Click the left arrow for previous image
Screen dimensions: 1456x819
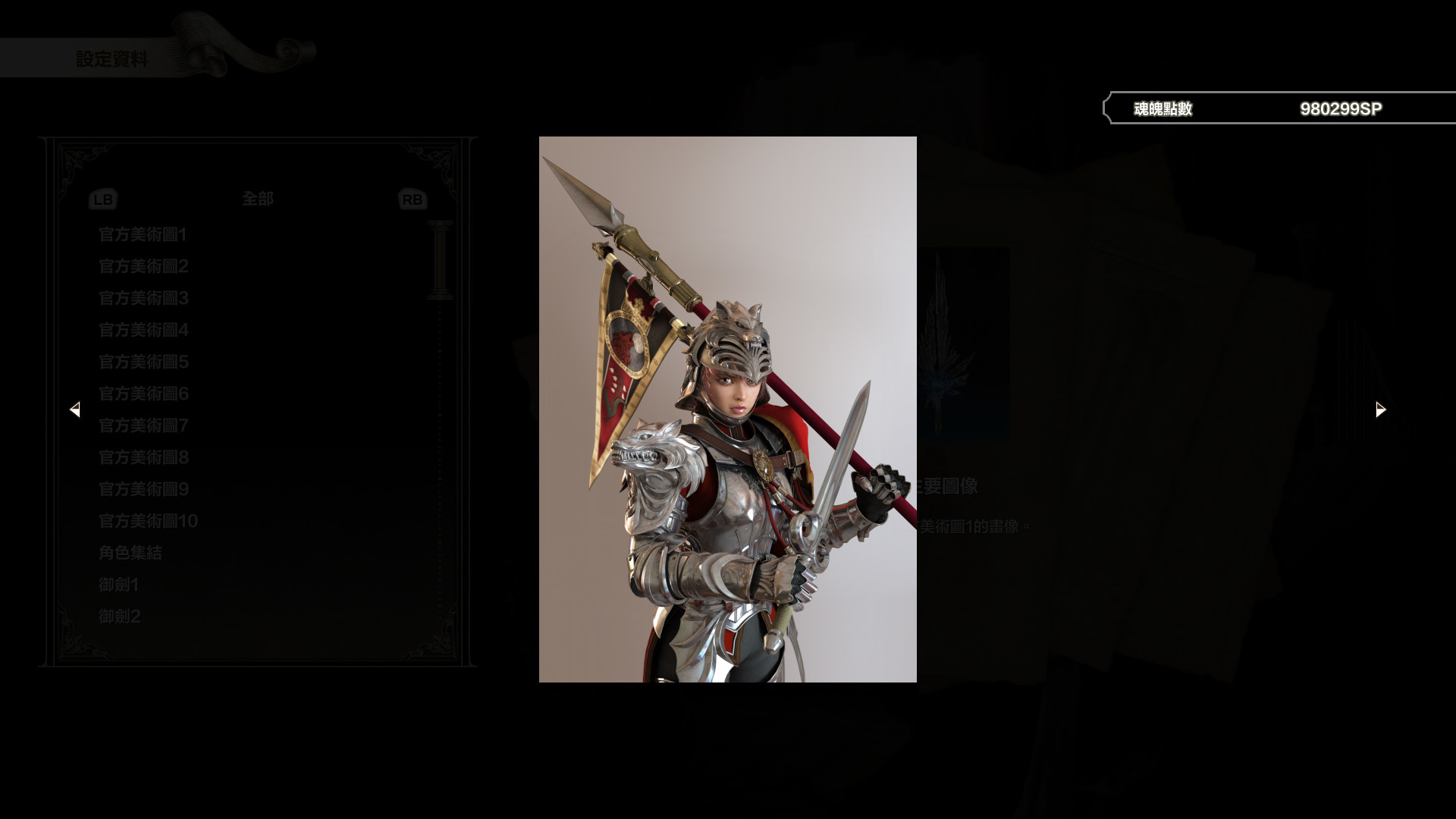76,409
